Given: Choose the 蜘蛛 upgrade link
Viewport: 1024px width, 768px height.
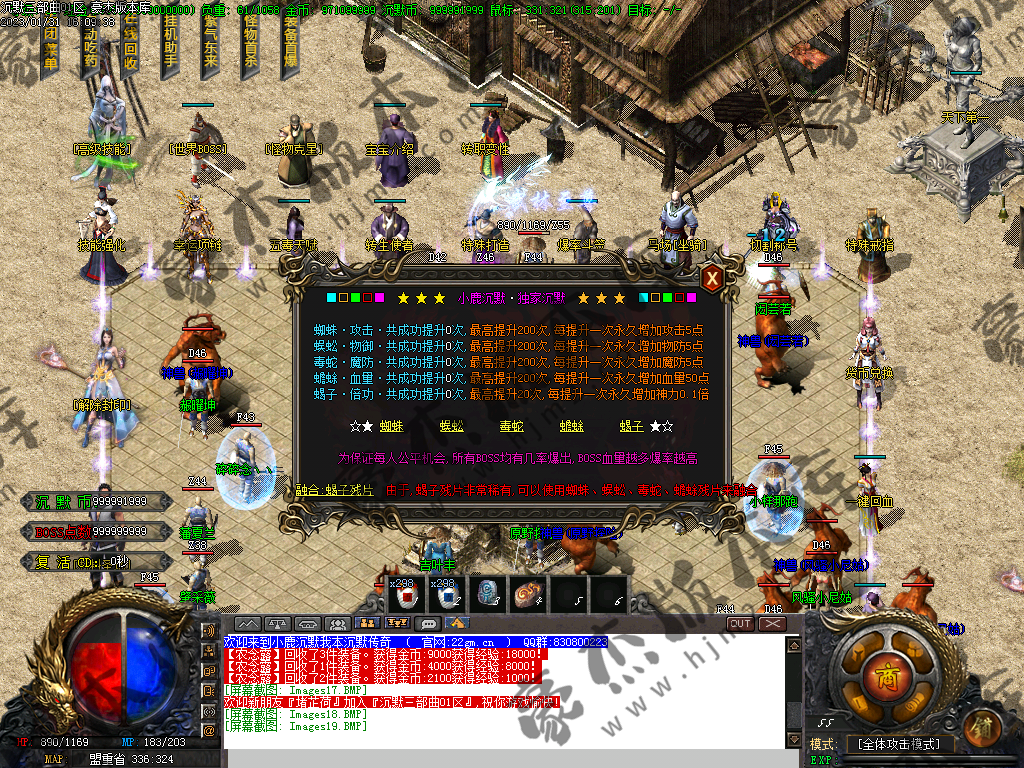Looking at the screenshot, I should coord(391,426).
